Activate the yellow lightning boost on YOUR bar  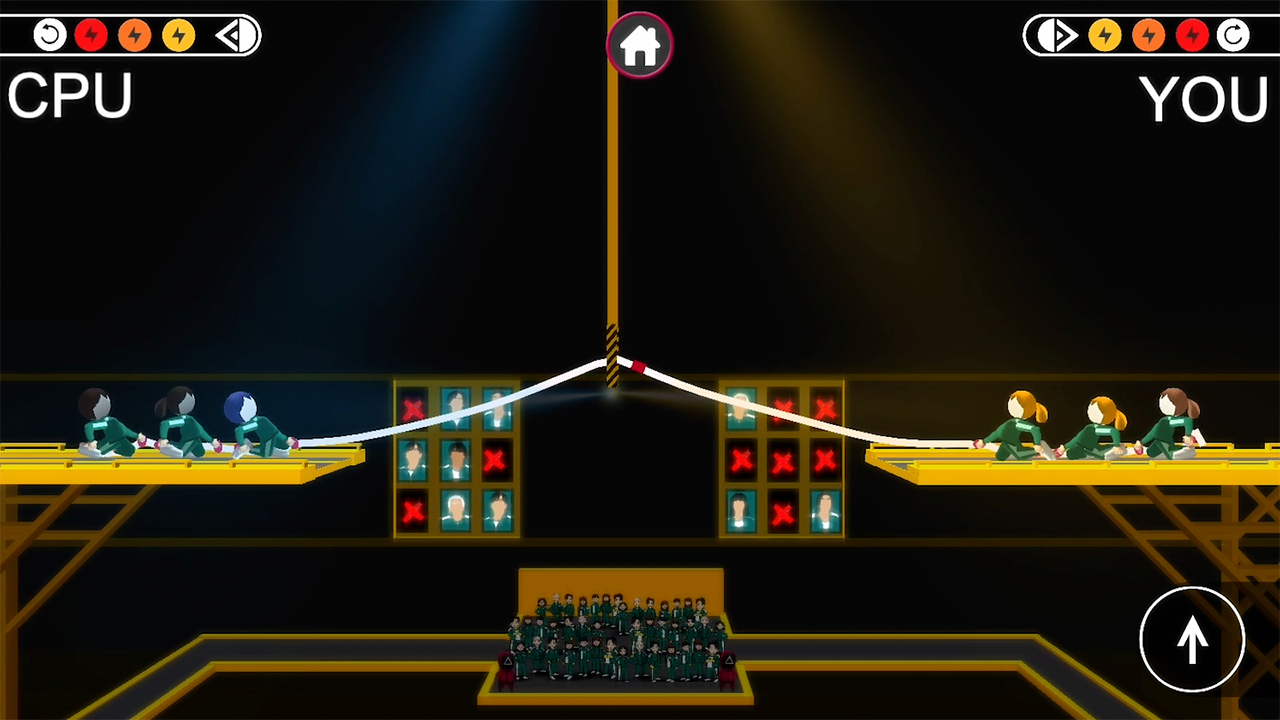[1105, 35]
